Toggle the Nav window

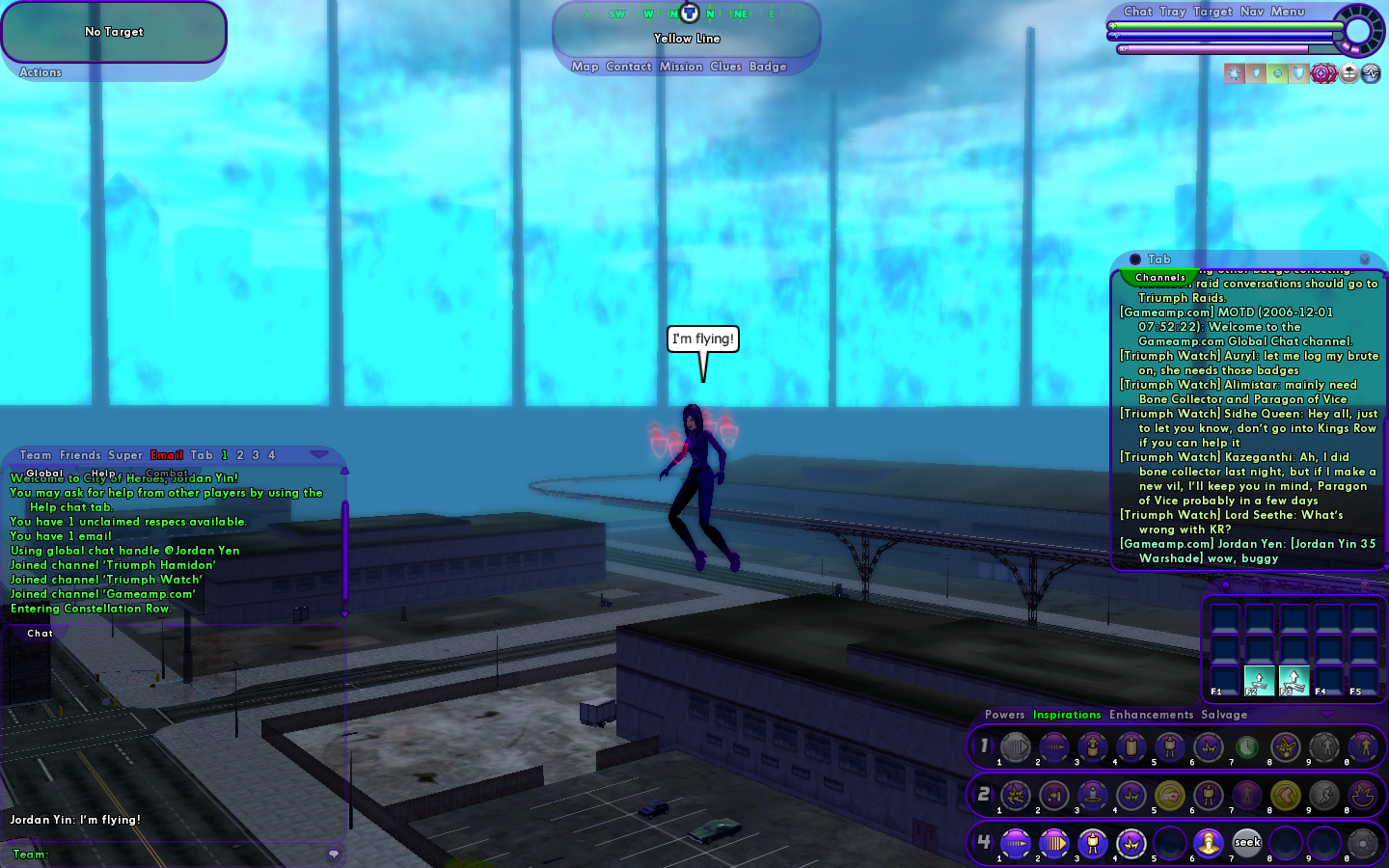pyautogui.click(x=1252, y=12)
